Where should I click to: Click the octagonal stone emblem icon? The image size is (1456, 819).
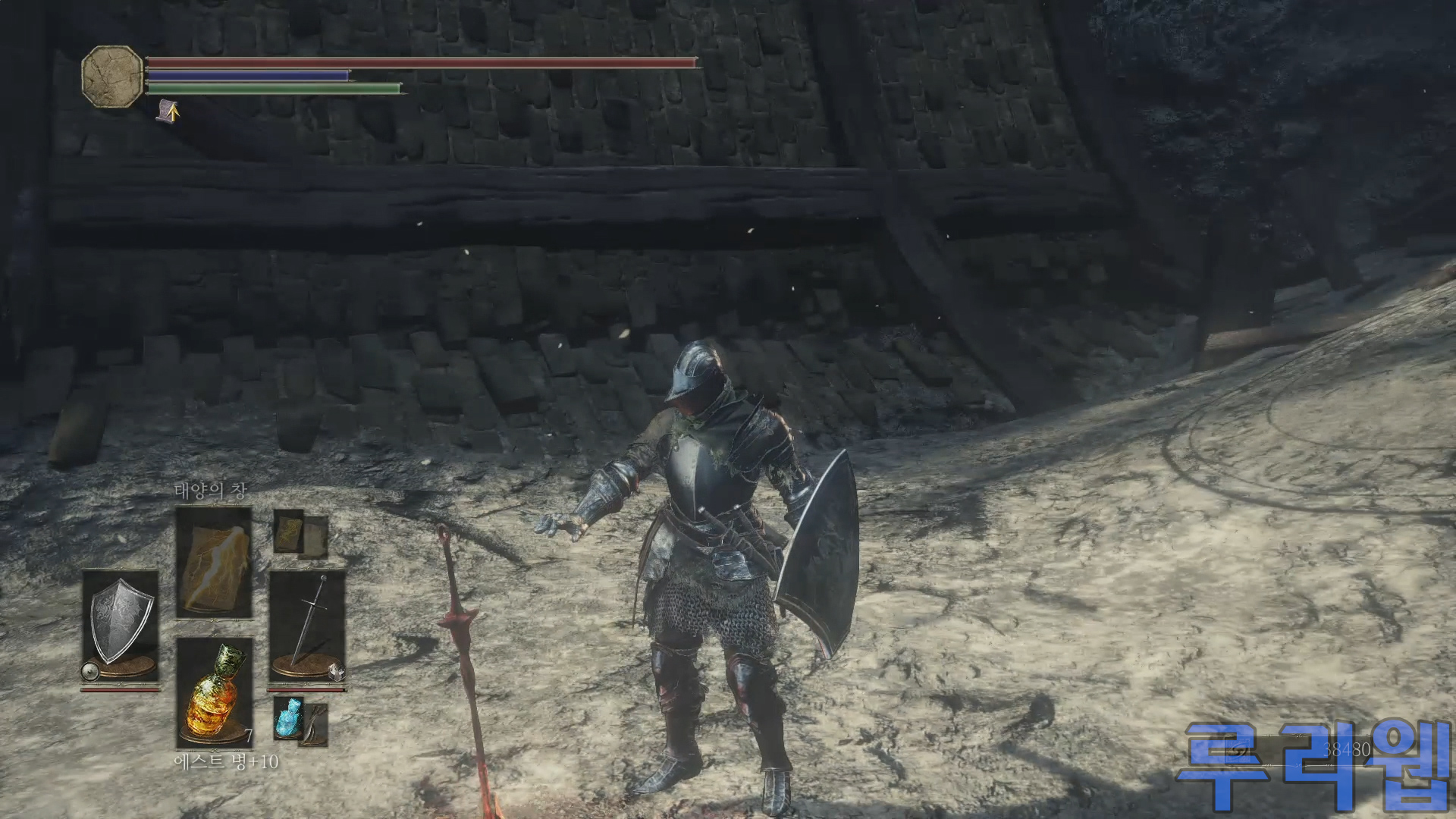coord(112,77)
